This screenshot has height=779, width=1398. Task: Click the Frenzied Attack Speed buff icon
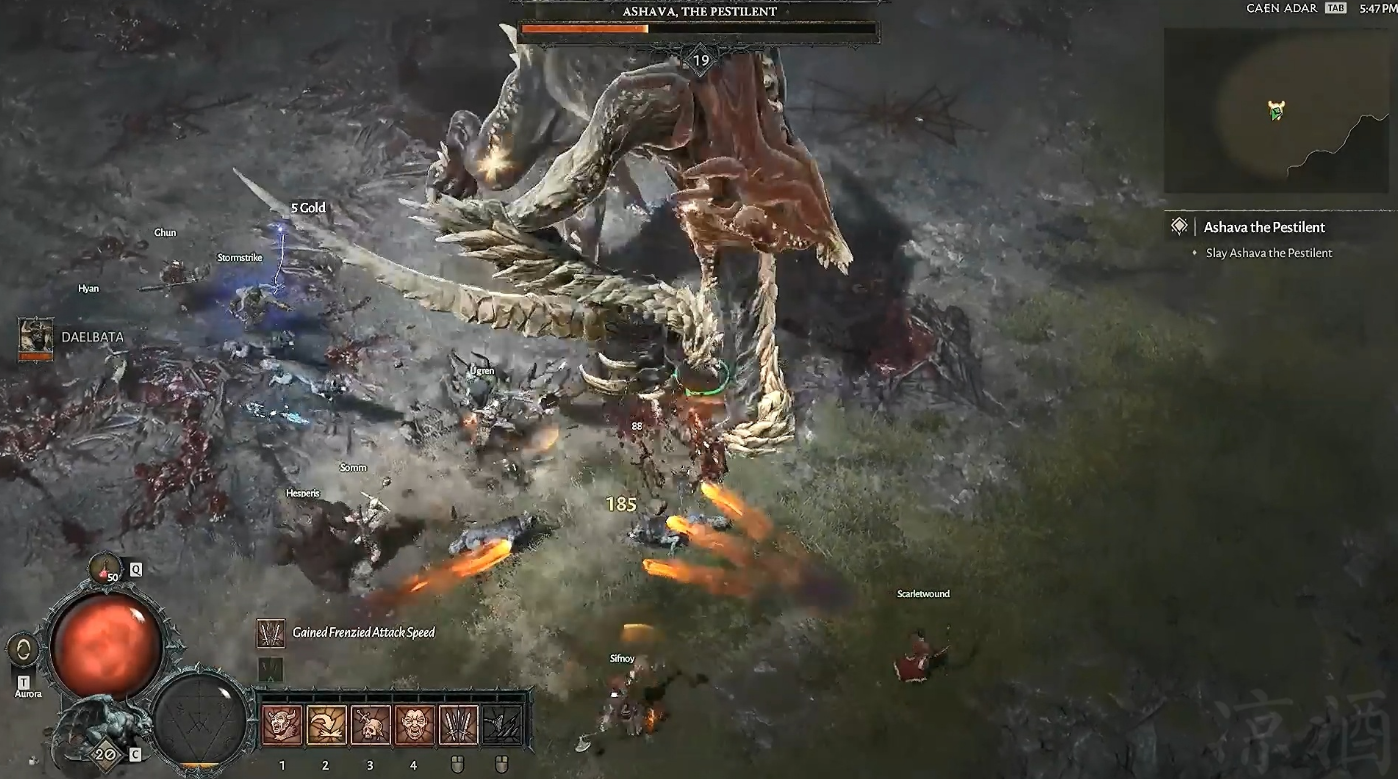pyautogui.click(x=270, y=633)
